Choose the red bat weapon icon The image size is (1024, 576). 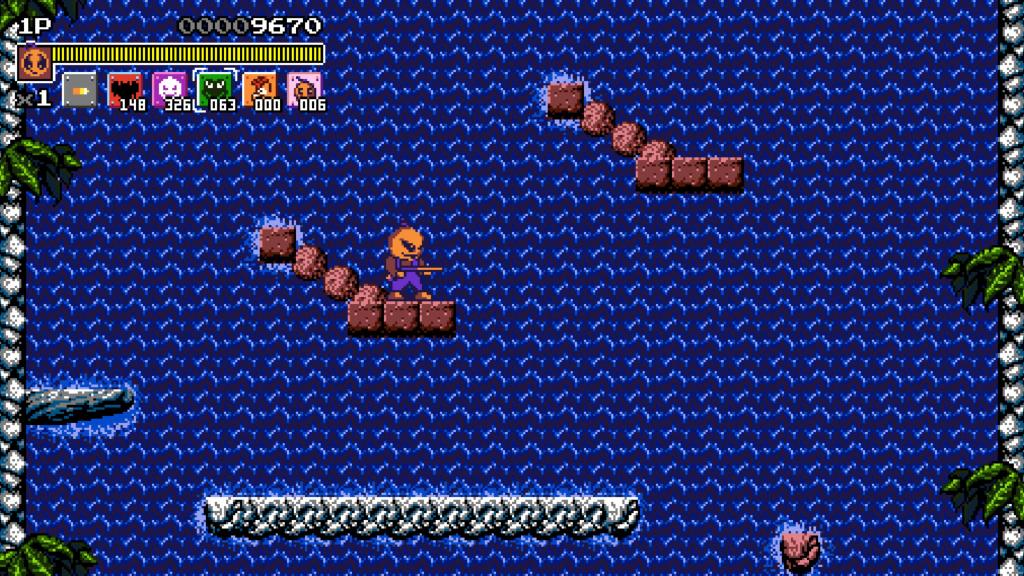point(125,89)
